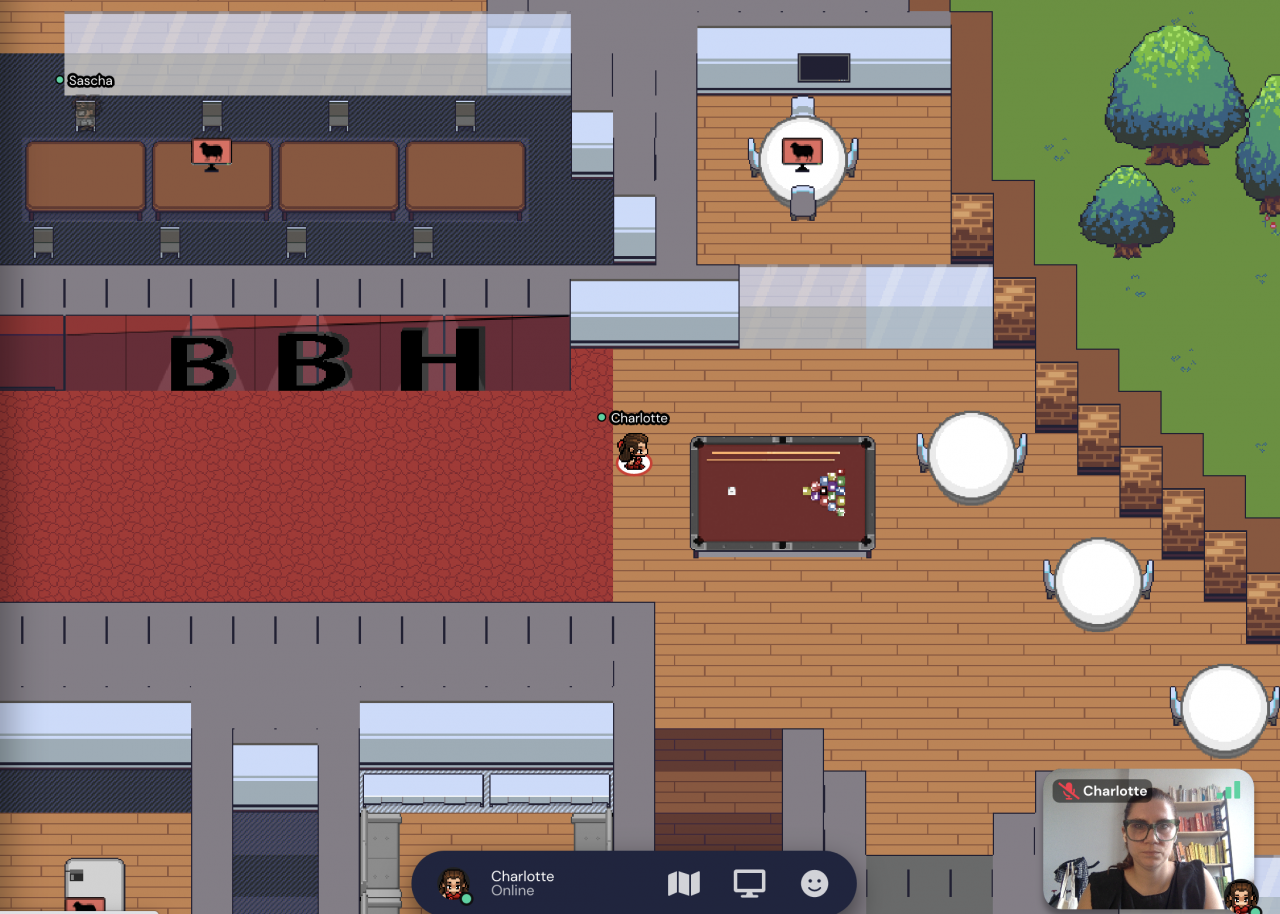Click the pool table to start a game

(x=780, y=490)
